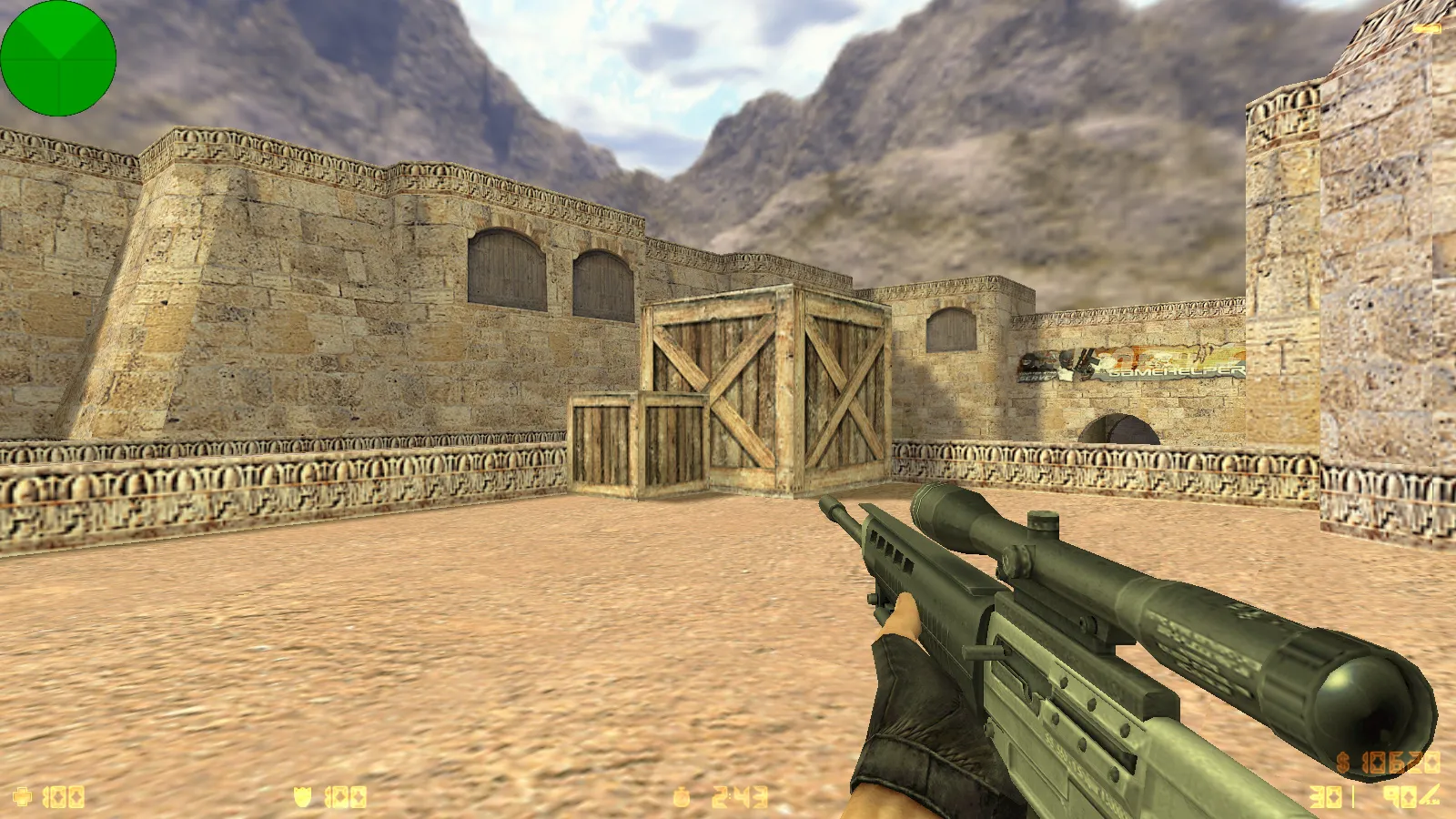Click the magazine ammo count 30
The image size is (1456, 819).
[x=1324, y=796]
